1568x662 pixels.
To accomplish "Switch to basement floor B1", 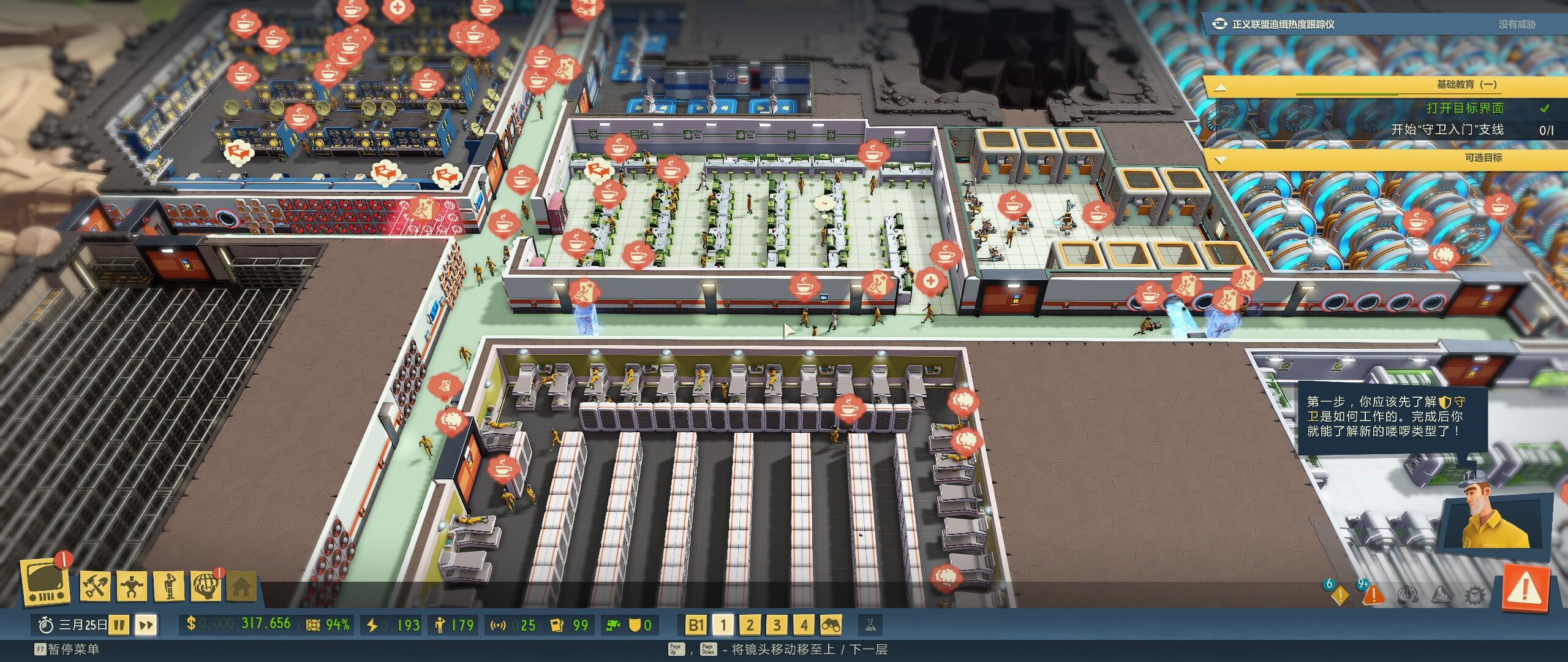I will click(695, 625).
